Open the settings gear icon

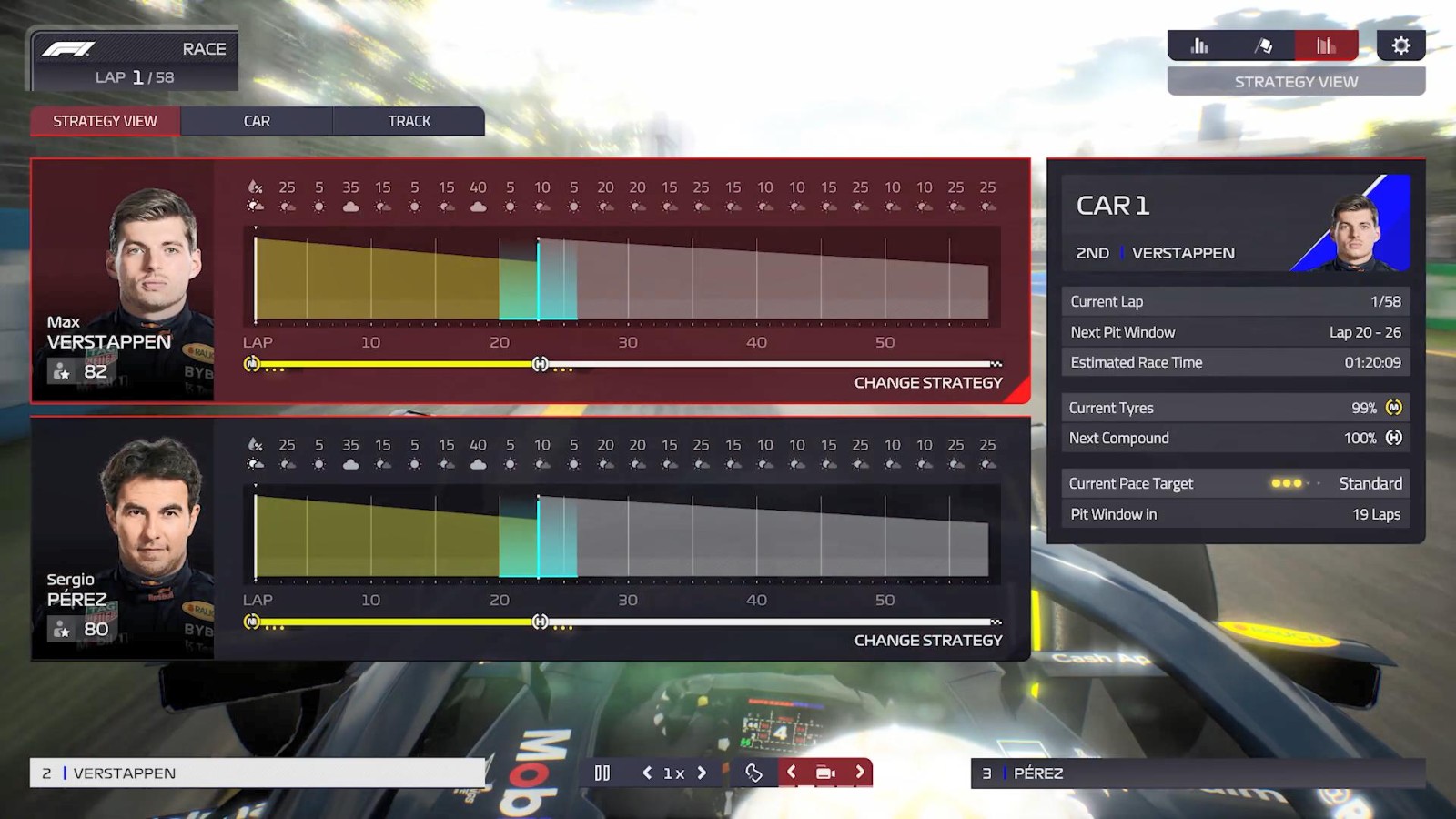coord(1401,44)
